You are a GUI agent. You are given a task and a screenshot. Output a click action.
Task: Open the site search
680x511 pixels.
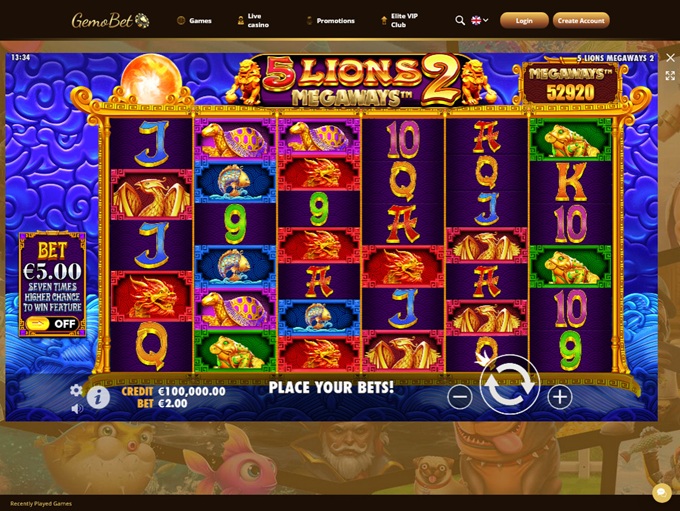tap(460, 20)
